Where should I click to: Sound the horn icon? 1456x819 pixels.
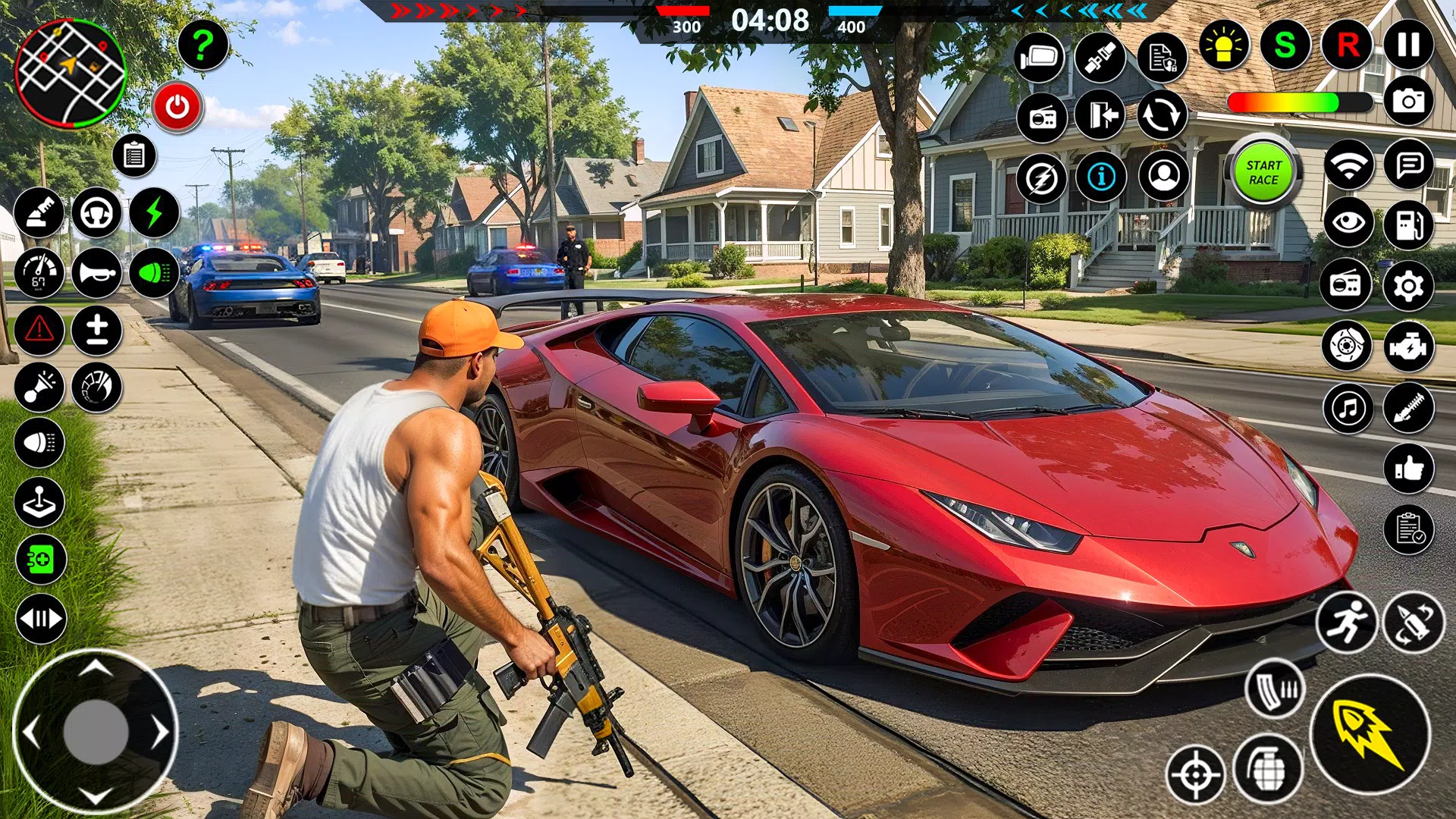click(x=97, y=272)
